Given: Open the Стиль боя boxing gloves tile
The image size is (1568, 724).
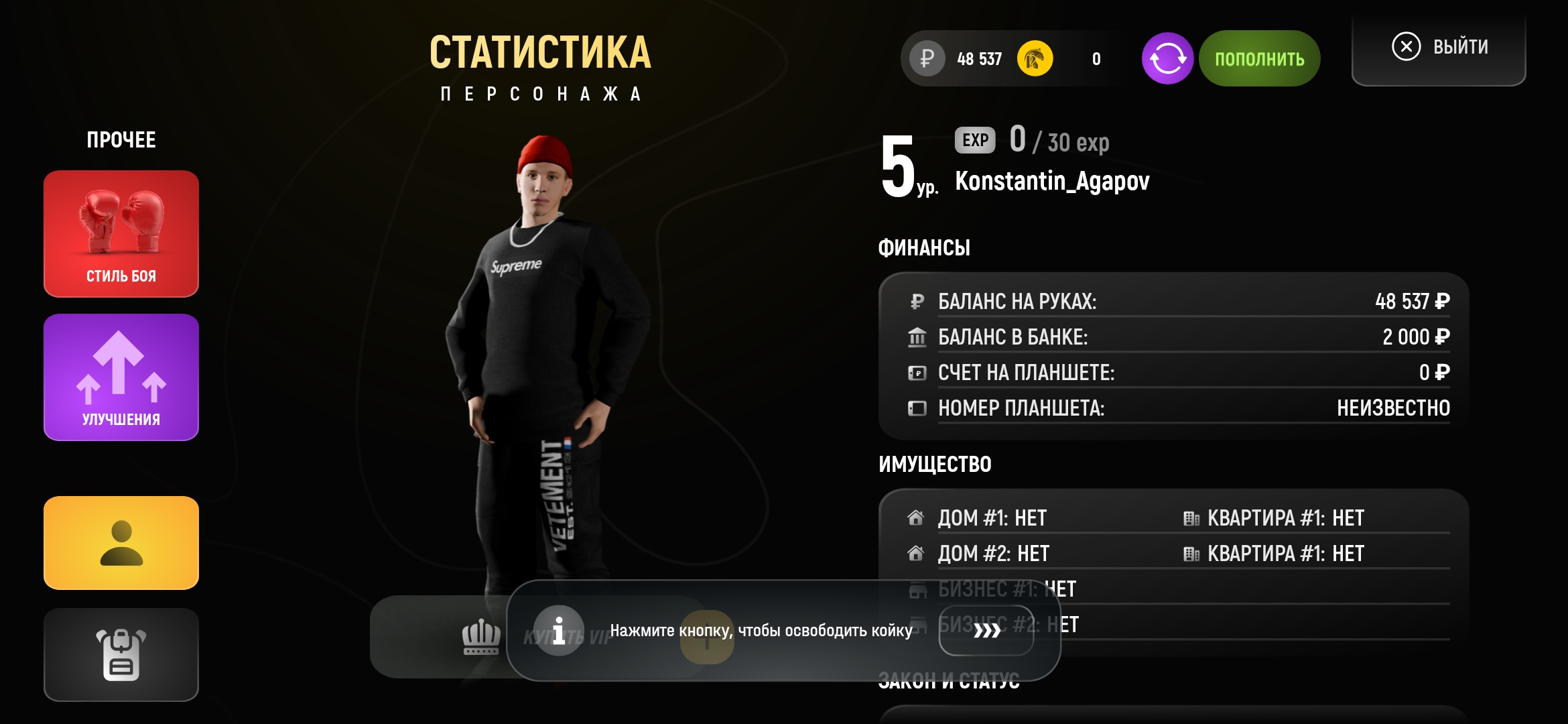Looking at the screenshot, I should tap(121, 233).
